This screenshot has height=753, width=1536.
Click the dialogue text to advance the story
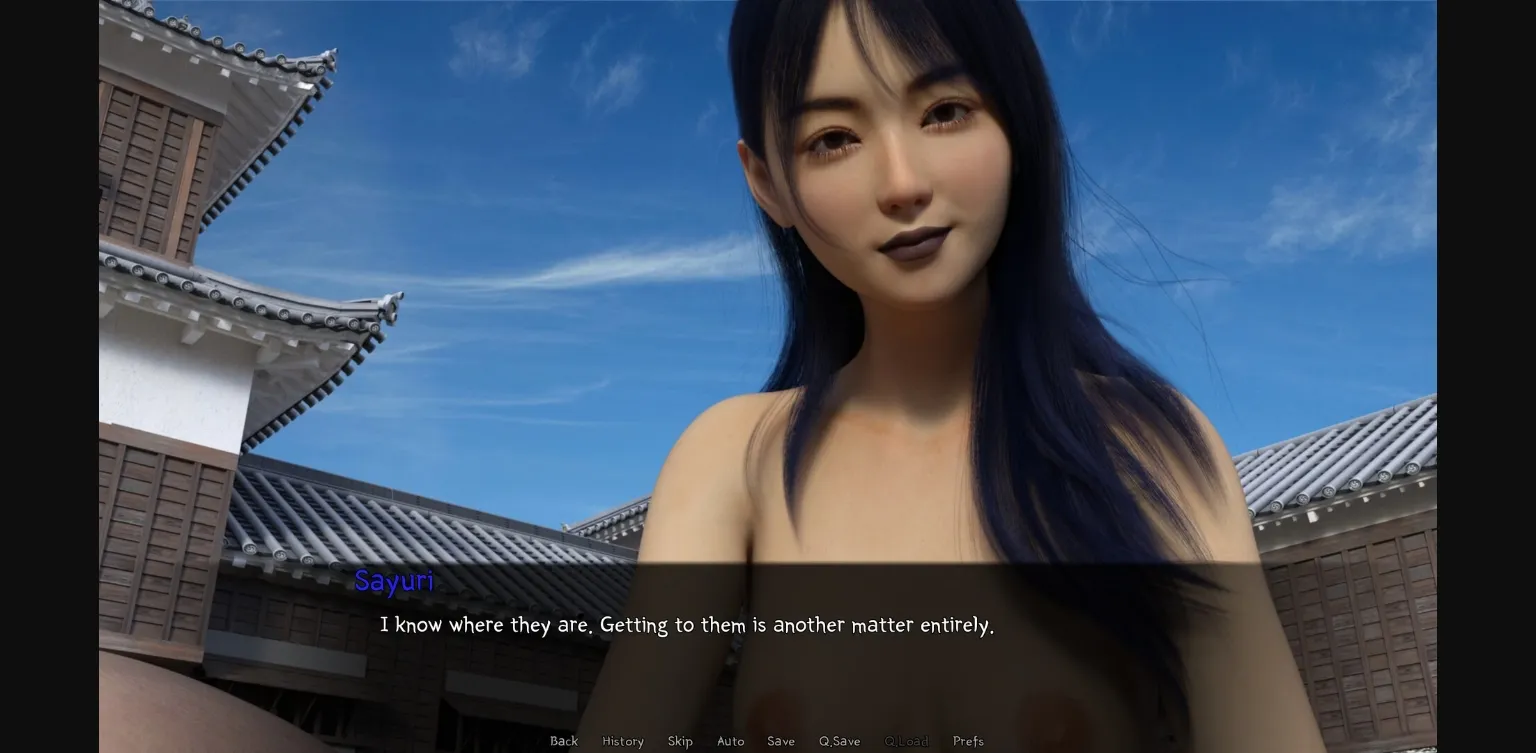click(x=687, y=625)
